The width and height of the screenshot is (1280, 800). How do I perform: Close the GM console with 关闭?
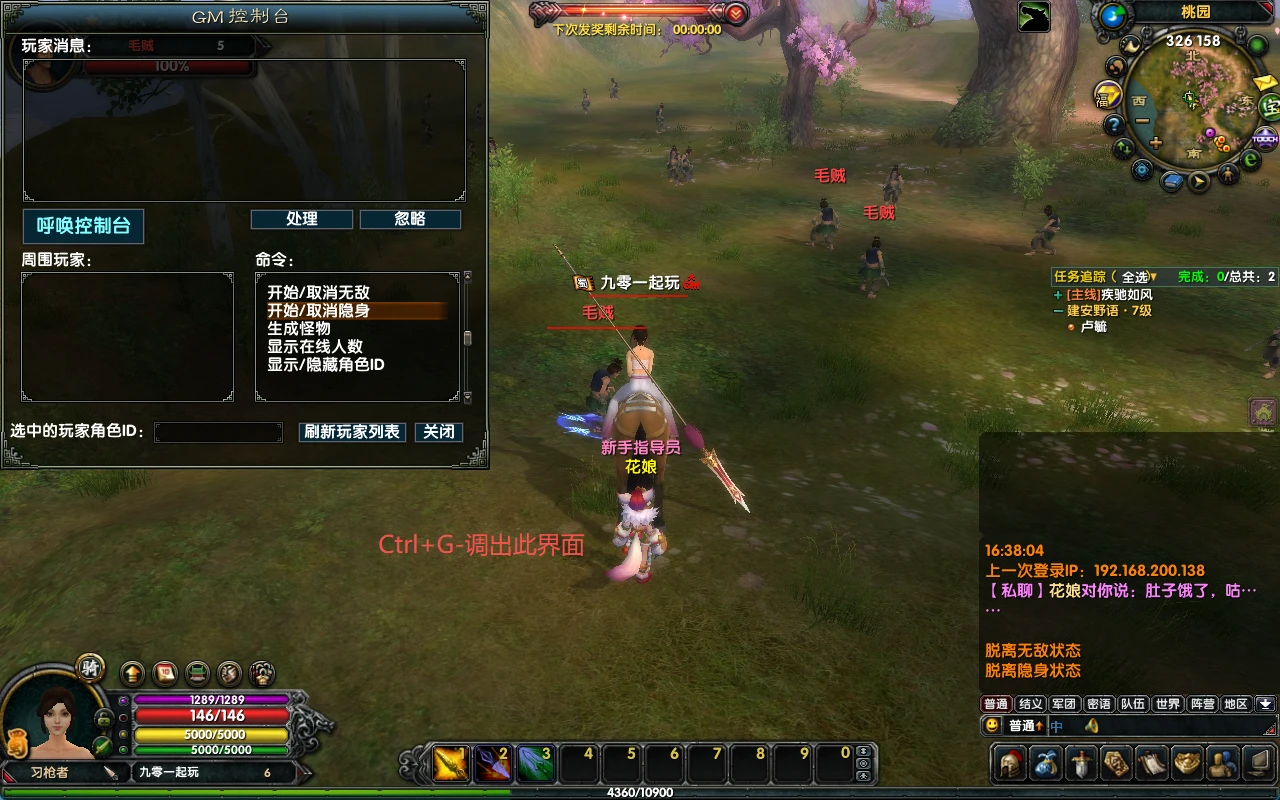(x=439, y=432)
